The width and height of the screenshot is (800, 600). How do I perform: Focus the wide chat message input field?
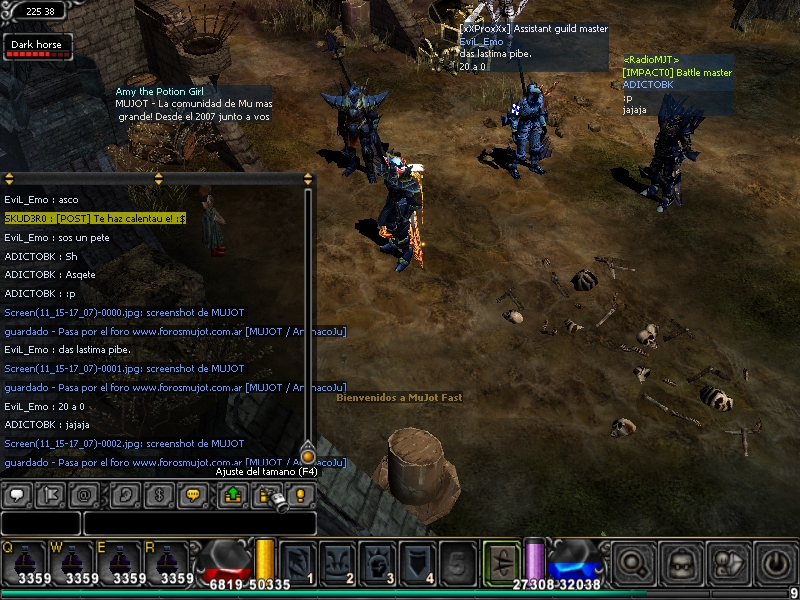pos(200,523)
